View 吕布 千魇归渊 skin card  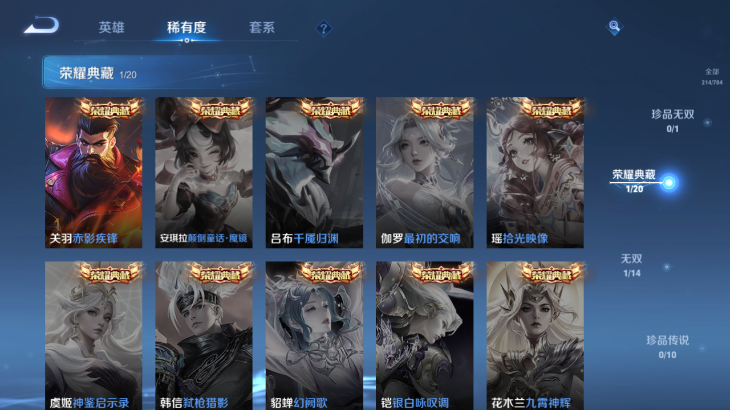314,172
